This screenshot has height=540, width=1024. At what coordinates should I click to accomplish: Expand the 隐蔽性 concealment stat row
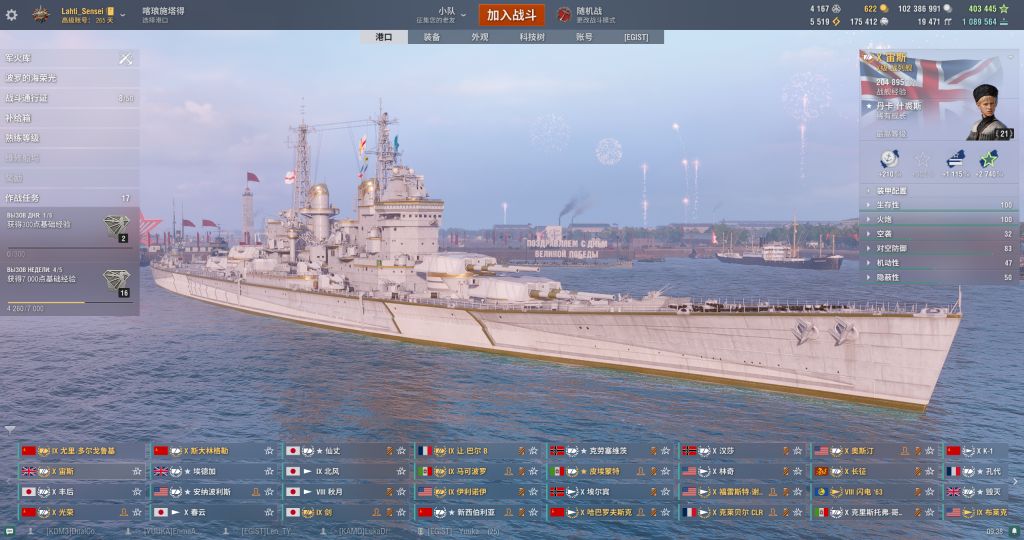939,277
